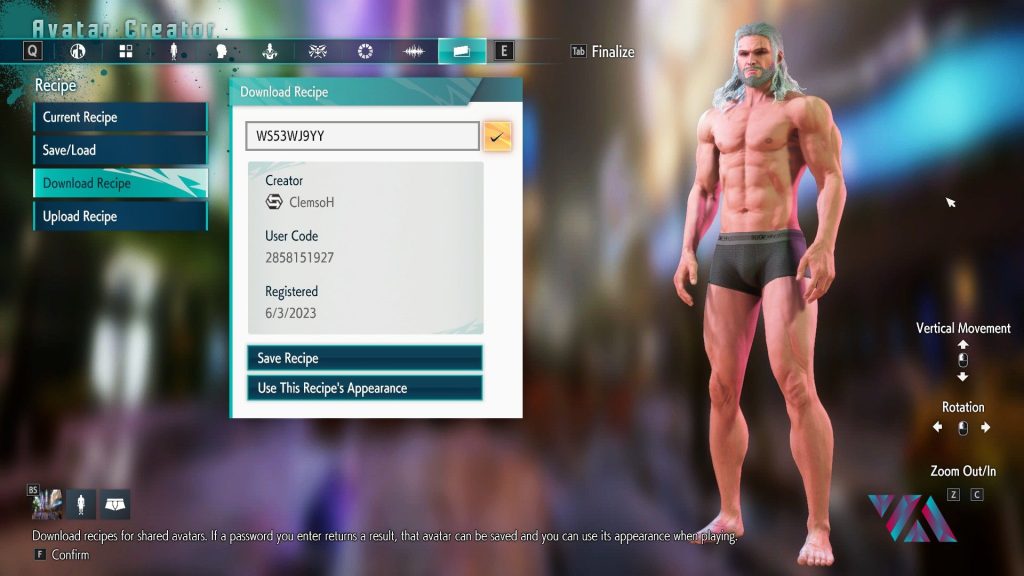This screenshot has width=1024, height=576.
Task: Use This Recipe's Appearance
Action: (364, 388)
